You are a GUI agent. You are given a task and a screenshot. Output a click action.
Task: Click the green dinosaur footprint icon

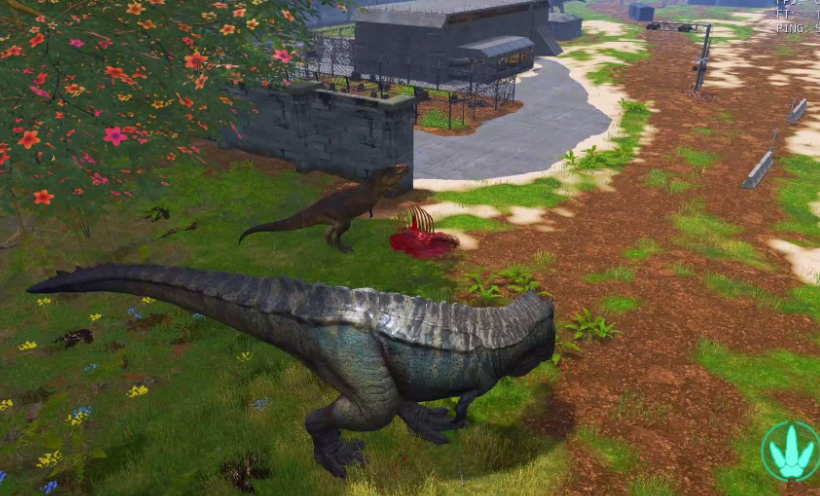click(x=790, y=451)
